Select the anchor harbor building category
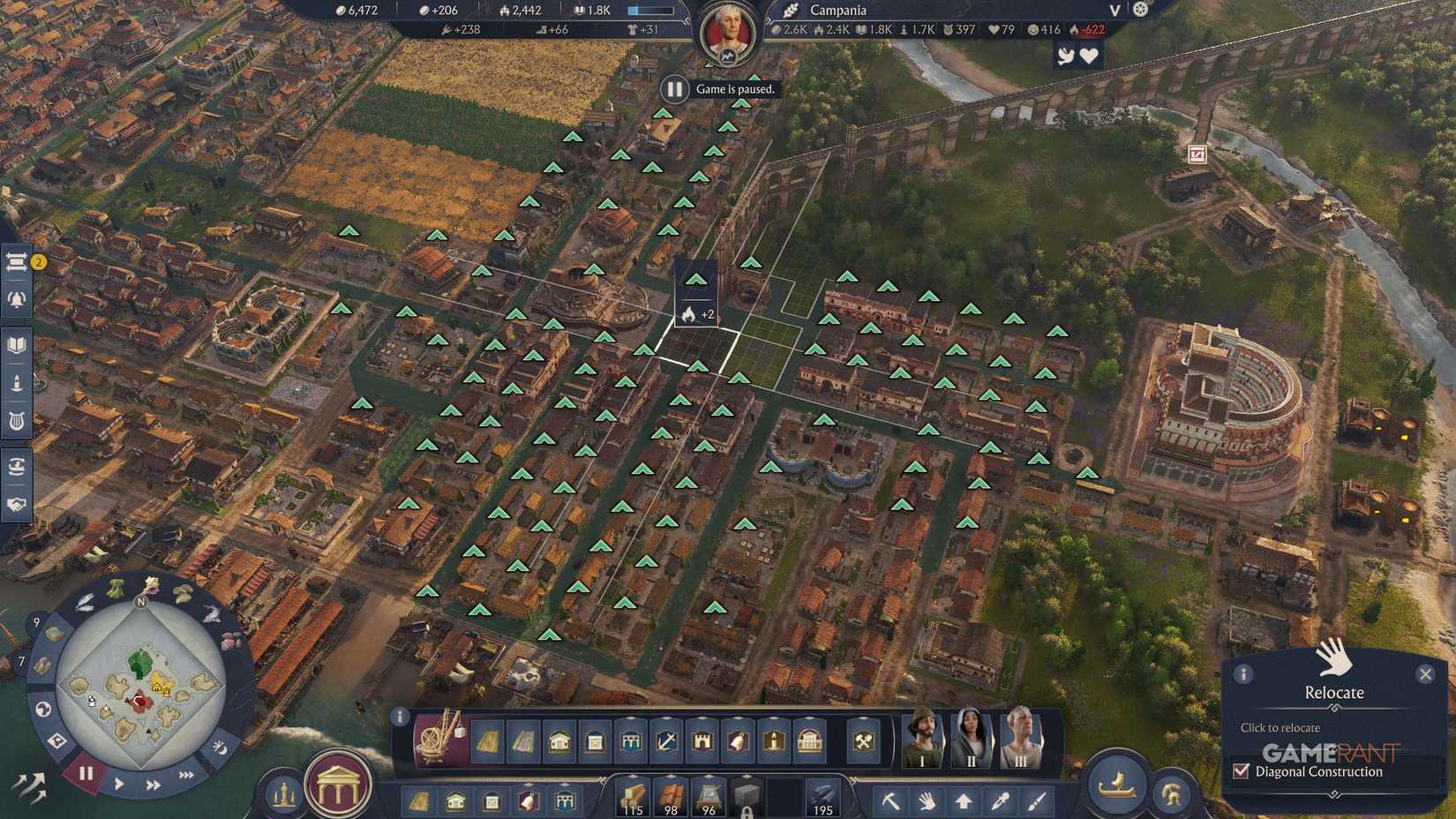The image size is (1456, 819). click(x=664, y=741)
